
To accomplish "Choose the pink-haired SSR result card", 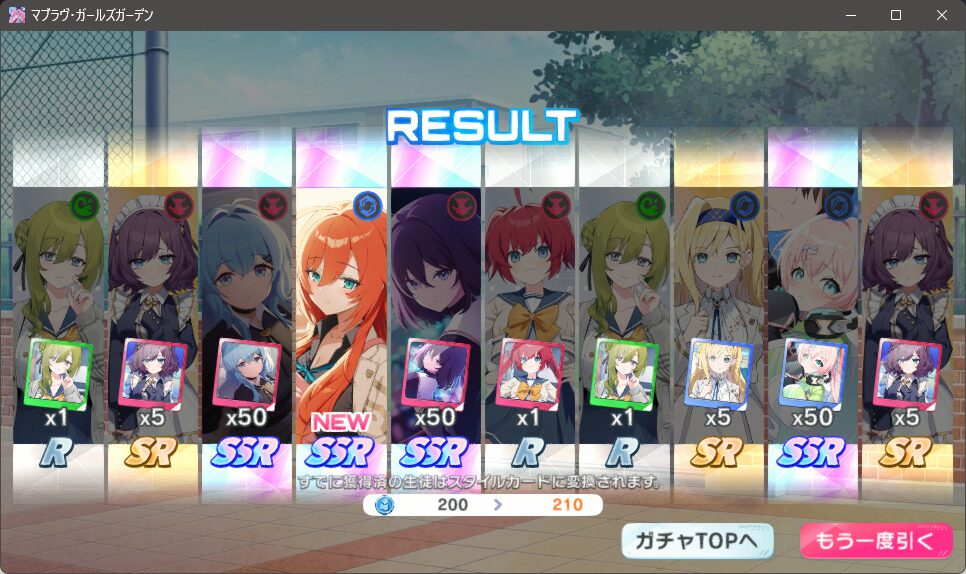I will (x=814, y=310).
